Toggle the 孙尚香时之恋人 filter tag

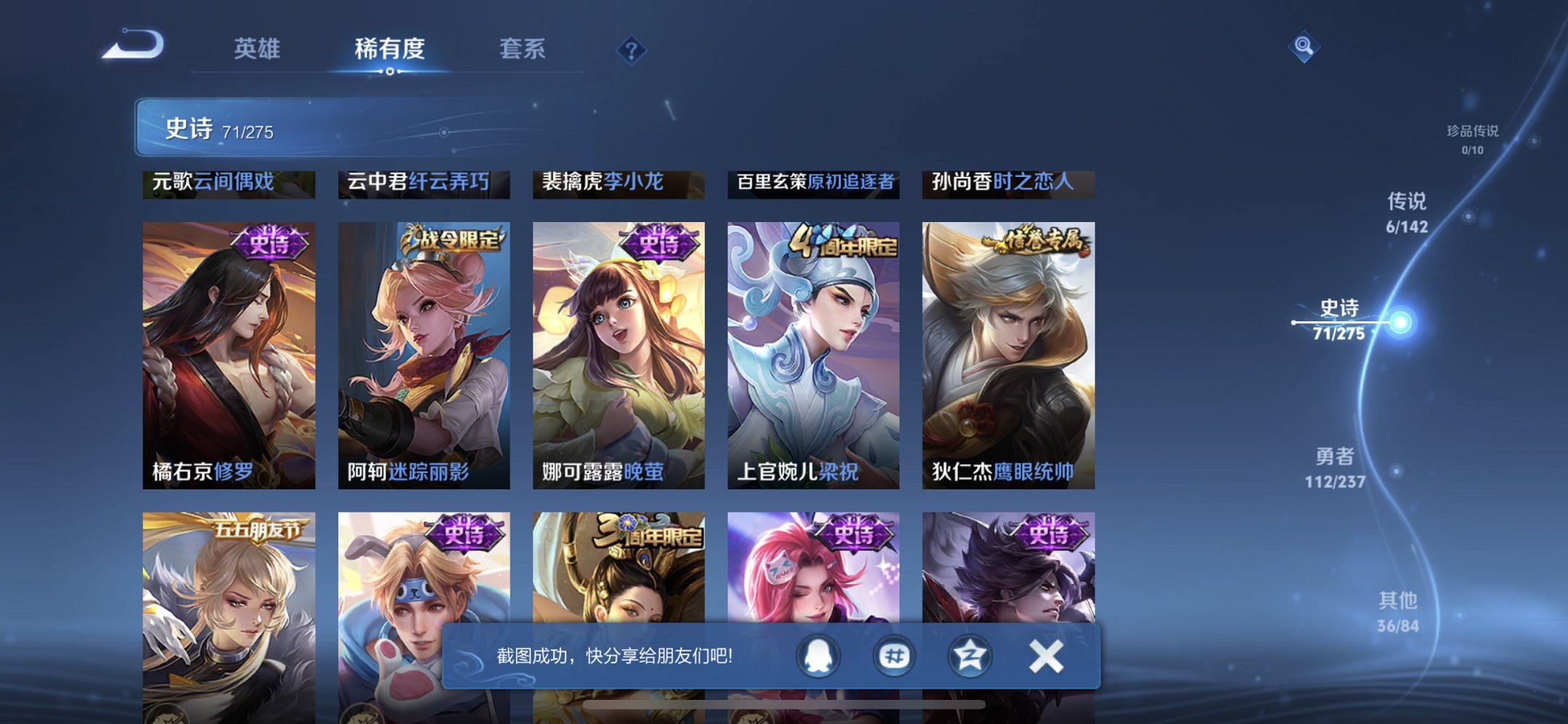click(1006, 184)
